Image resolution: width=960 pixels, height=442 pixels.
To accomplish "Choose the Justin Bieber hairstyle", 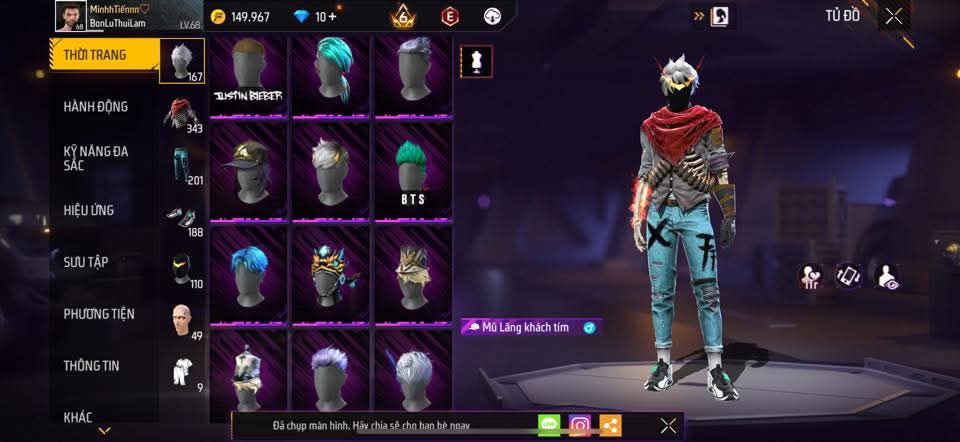I will (248, 75).
